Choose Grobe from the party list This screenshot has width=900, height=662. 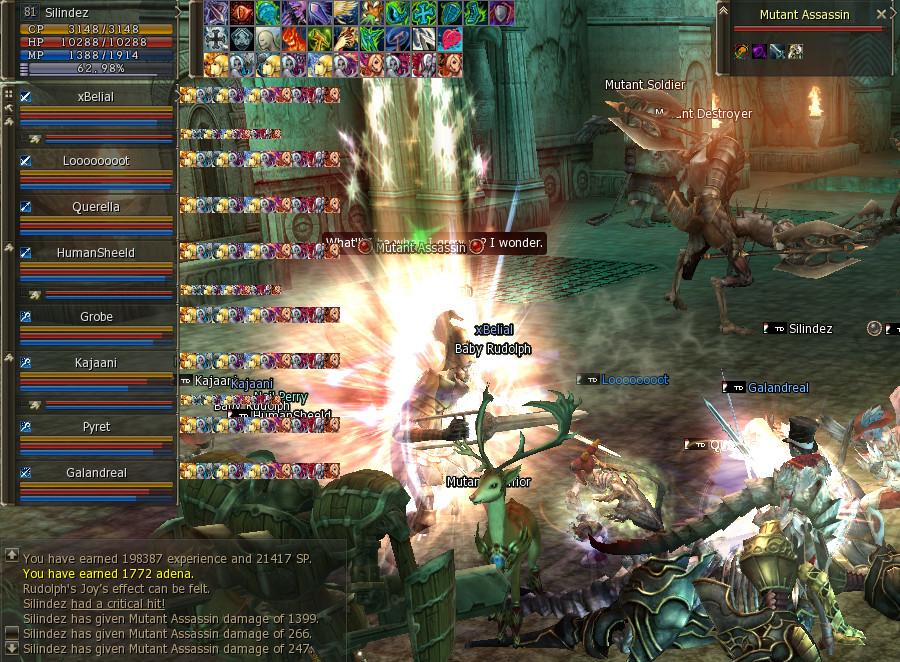tap(96, 317)
